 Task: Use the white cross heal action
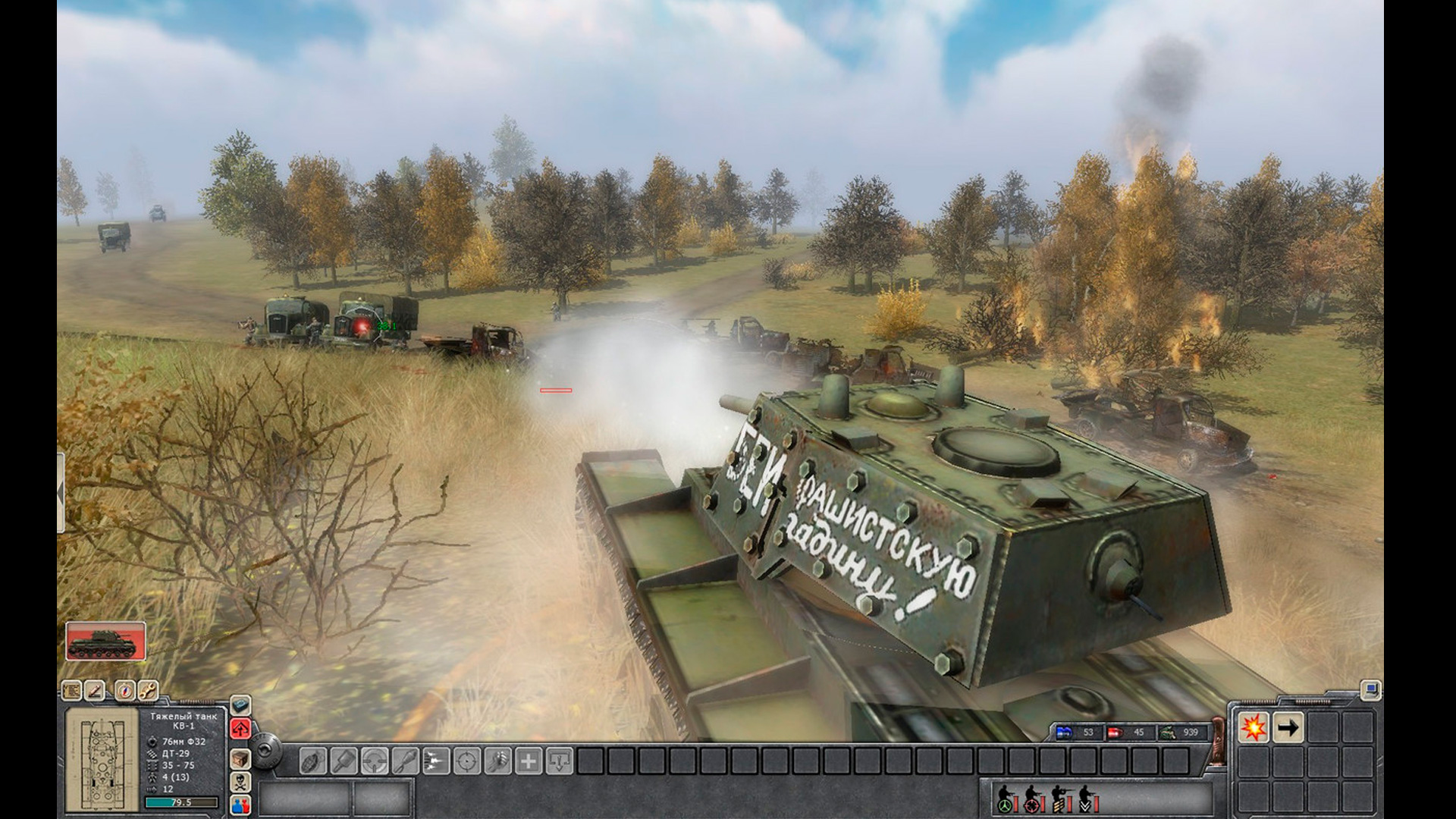[529, 760]
